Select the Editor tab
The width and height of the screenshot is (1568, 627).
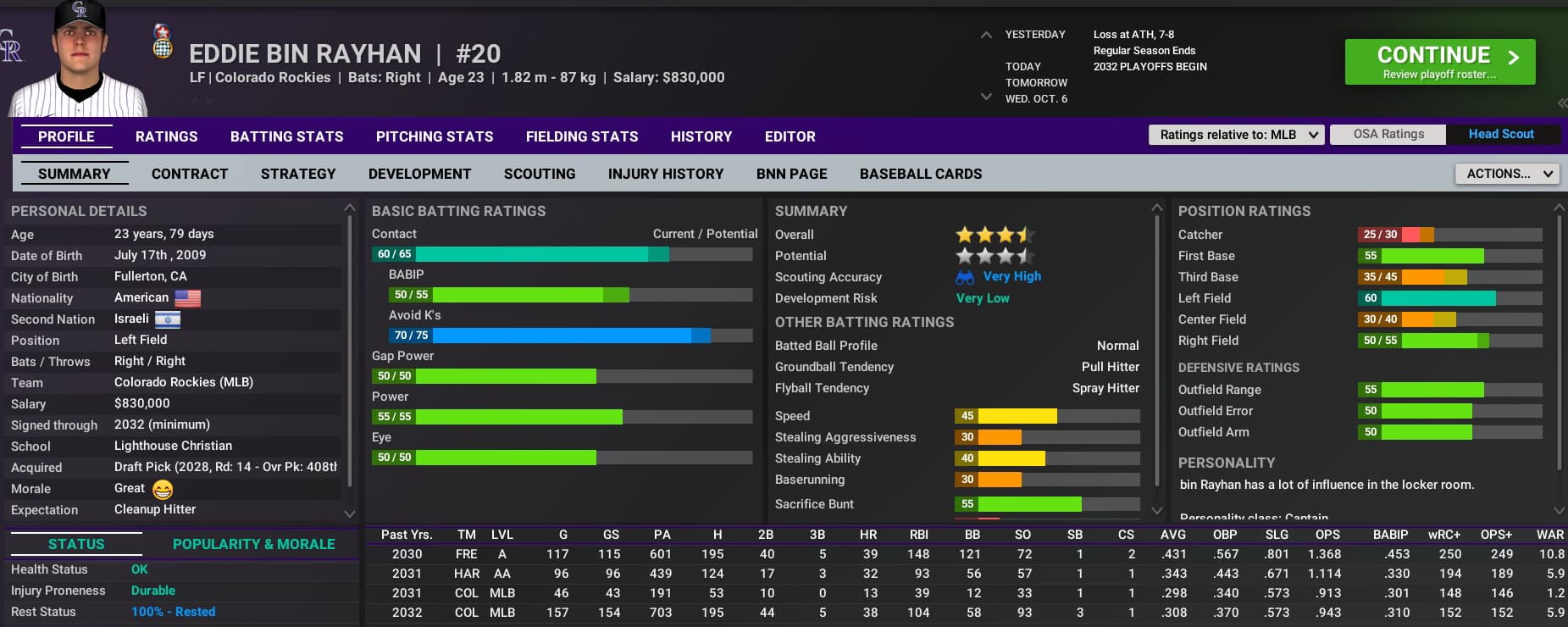click(790, 136)
